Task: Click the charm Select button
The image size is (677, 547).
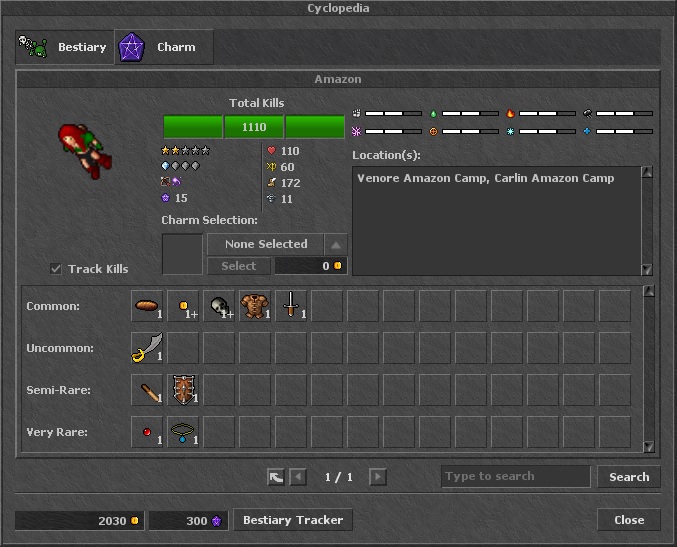Action: tap(238, 266)
